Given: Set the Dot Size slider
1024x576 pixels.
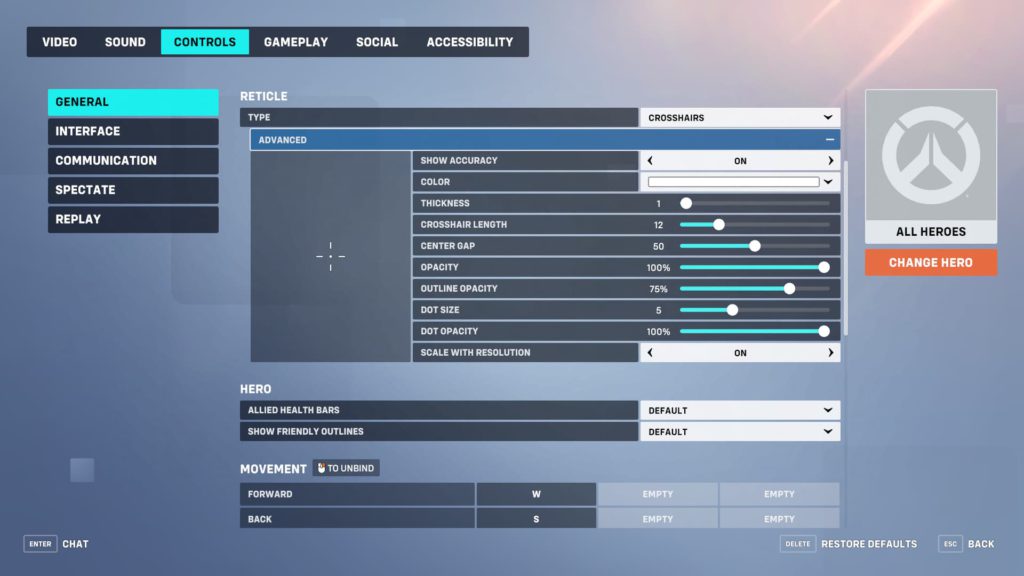Looking at the screenshot, I should (732, 310).
